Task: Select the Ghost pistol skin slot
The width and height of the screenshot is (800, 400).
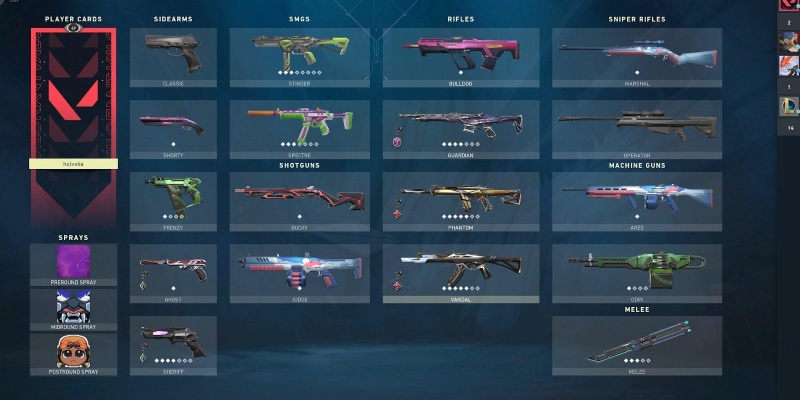Action: pos(173,273)
